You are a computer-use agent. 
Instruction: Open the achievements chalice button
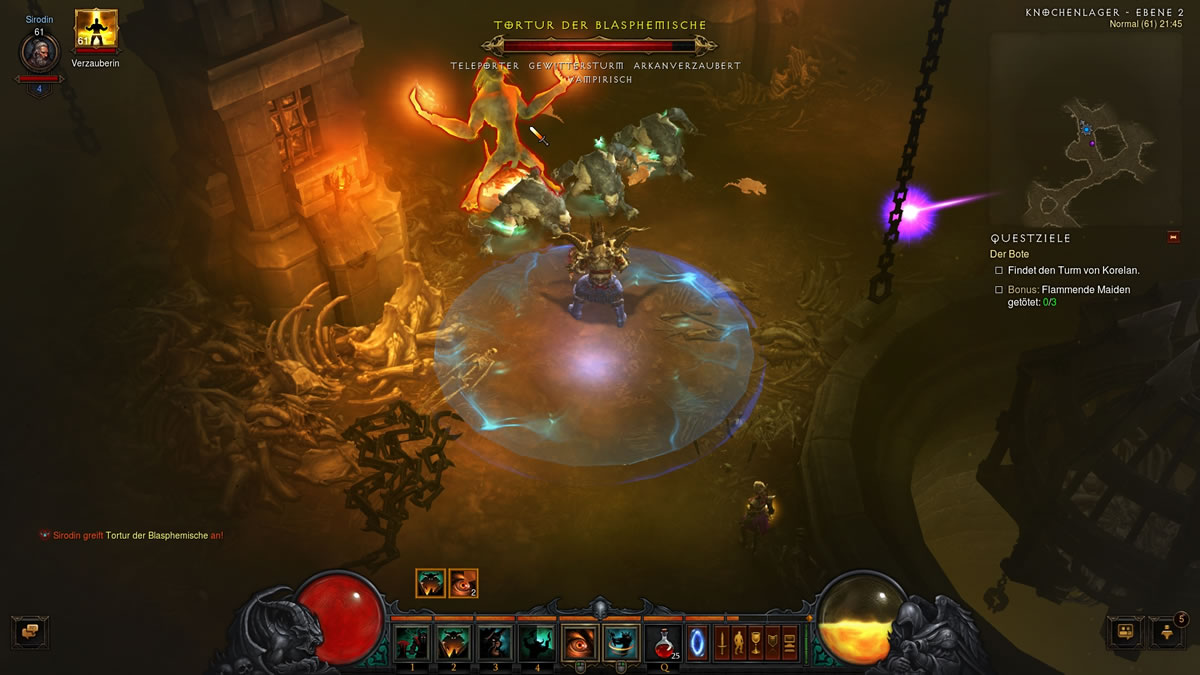[755, 642]
